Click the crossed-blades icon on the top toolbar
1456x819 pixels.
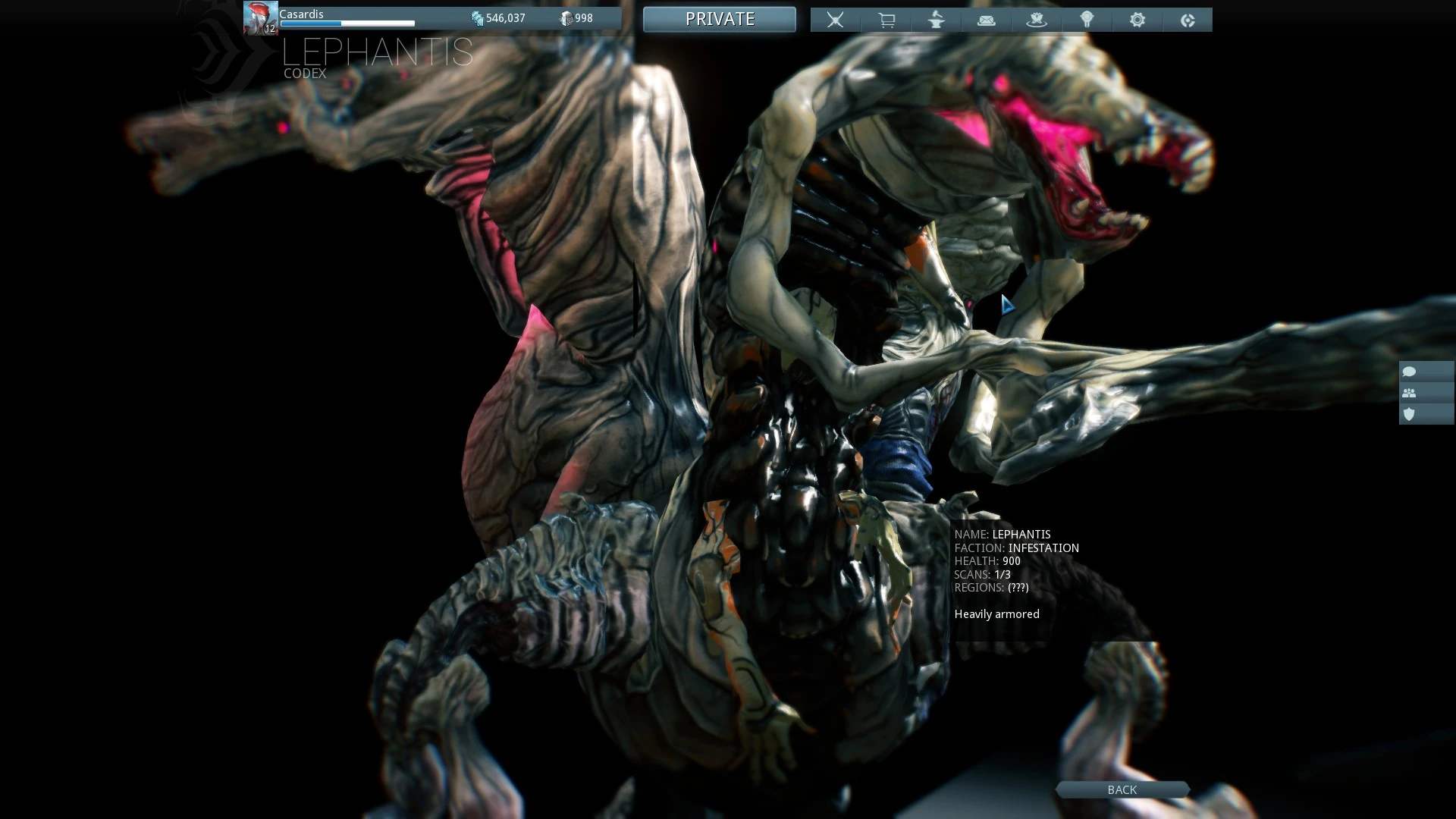(835, 20)
